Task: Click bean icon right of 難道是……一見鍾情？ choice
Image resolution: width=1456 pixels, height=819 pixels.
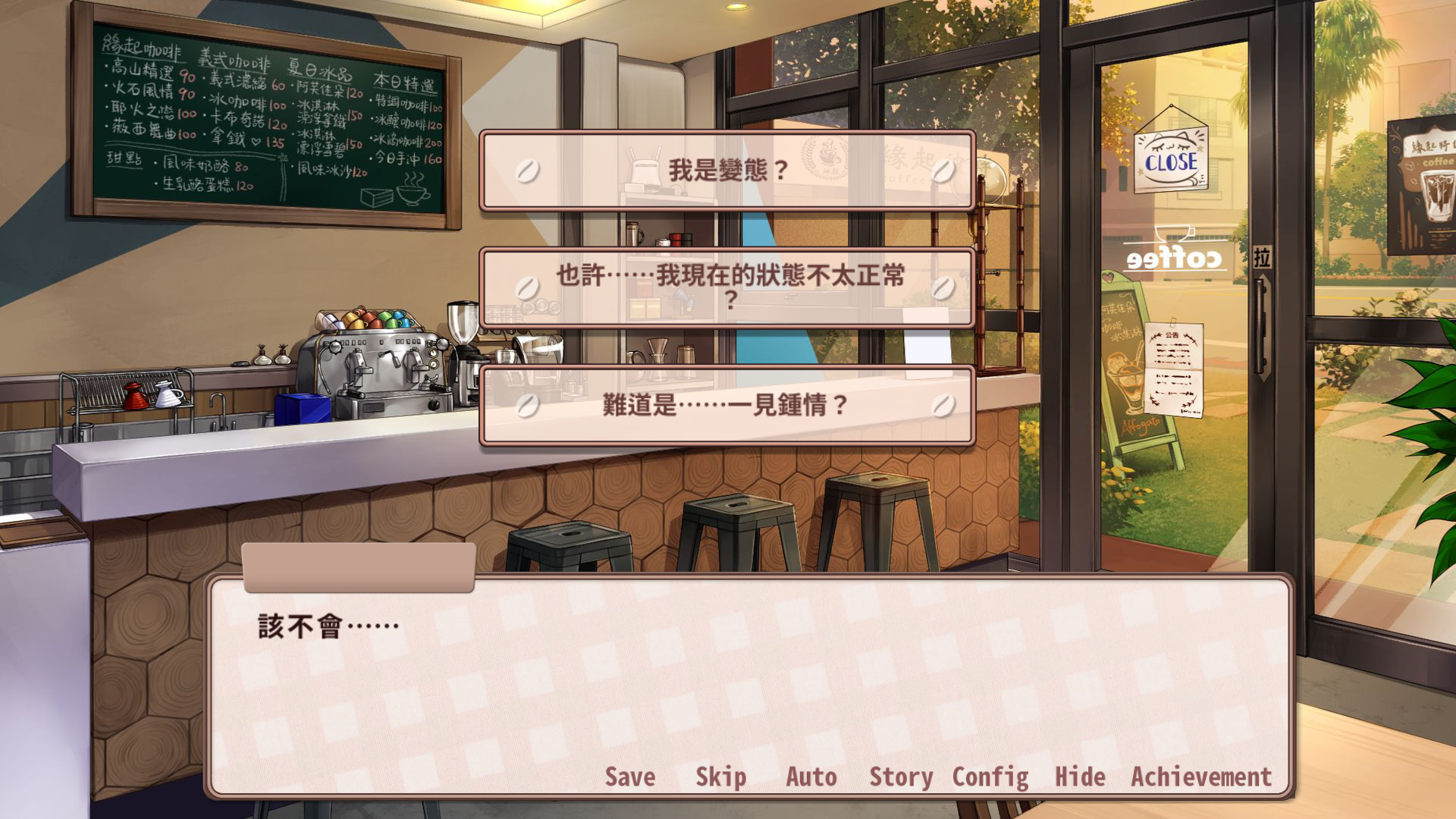Action: click(942, 404)
